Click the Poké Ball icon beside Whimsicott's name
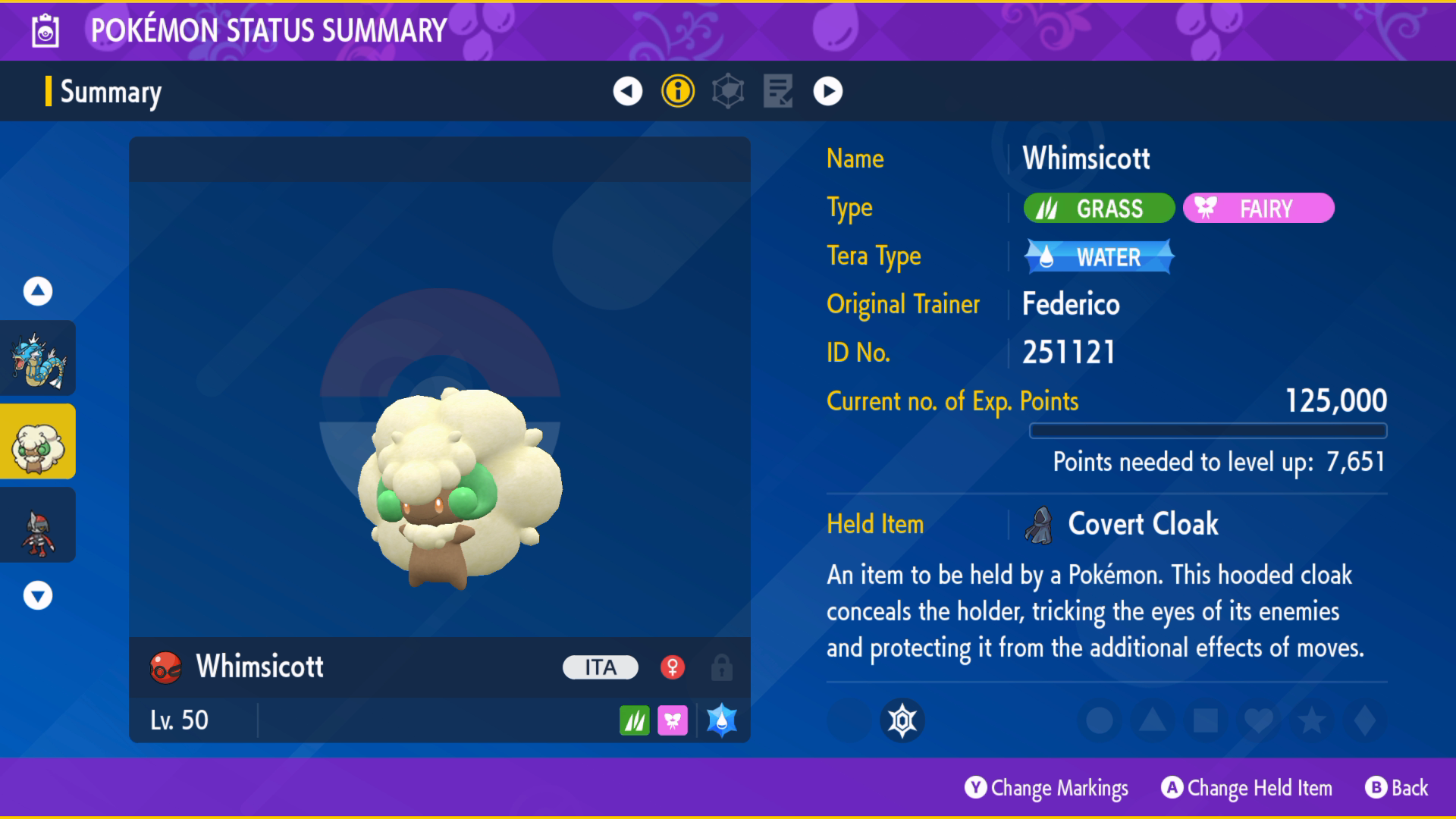Viewport: 1456px width, 819px height. click(166, 667)
